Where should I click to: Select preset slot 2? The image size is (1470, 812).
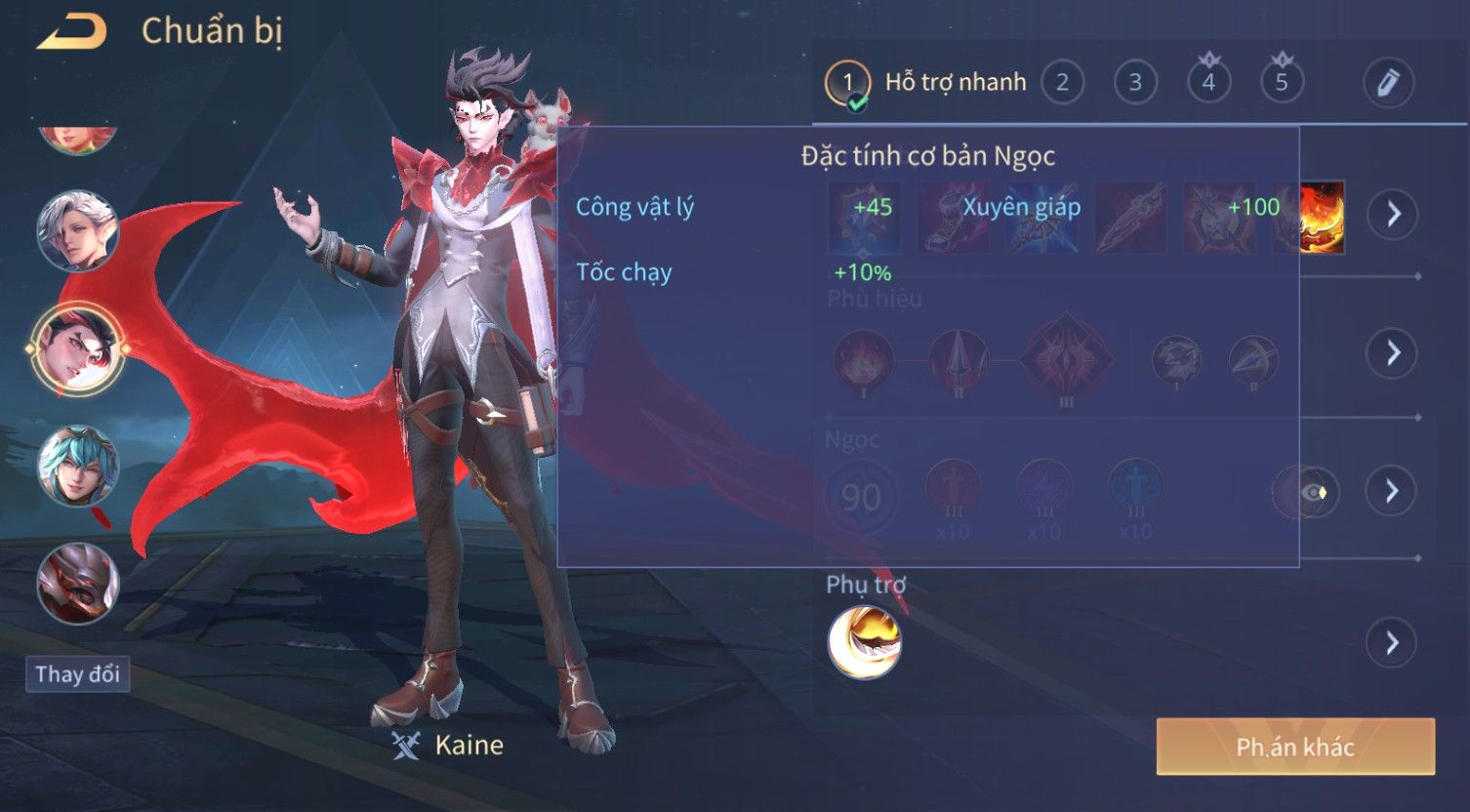pos(1062,83)
